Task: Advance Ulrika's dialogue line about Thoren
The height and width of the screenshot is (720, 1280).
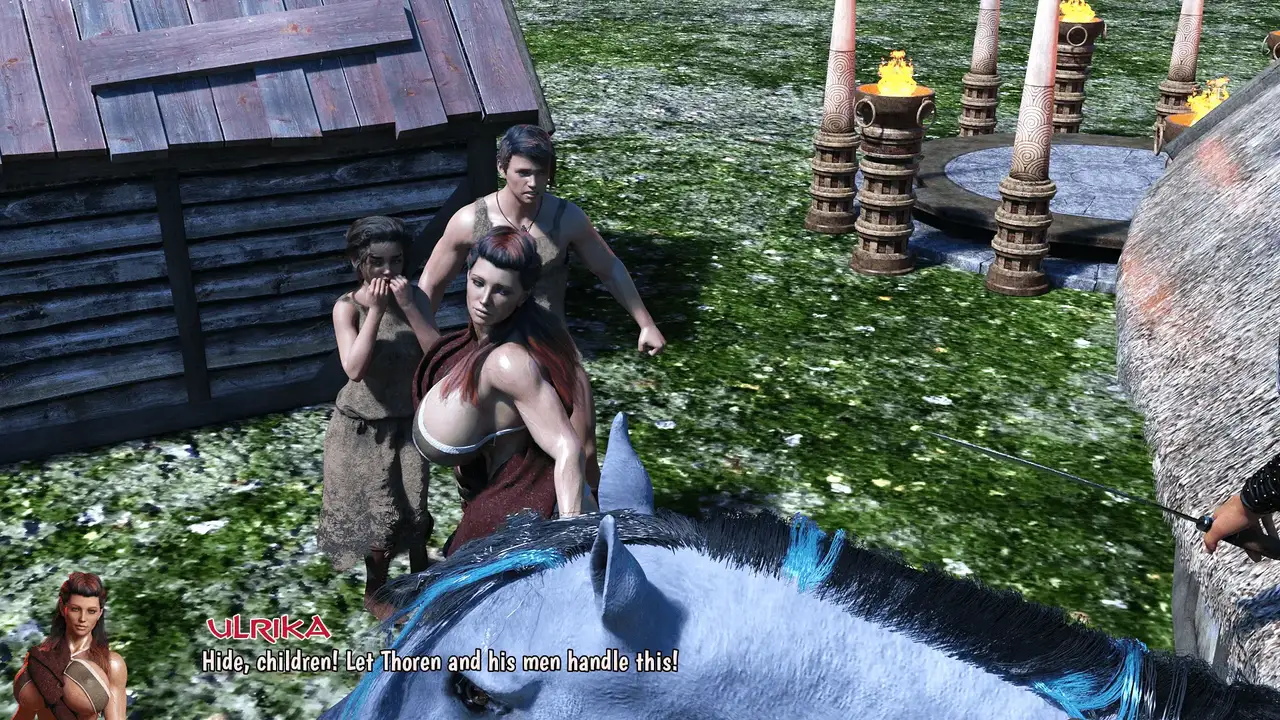Action: click(x=440, y=661)
